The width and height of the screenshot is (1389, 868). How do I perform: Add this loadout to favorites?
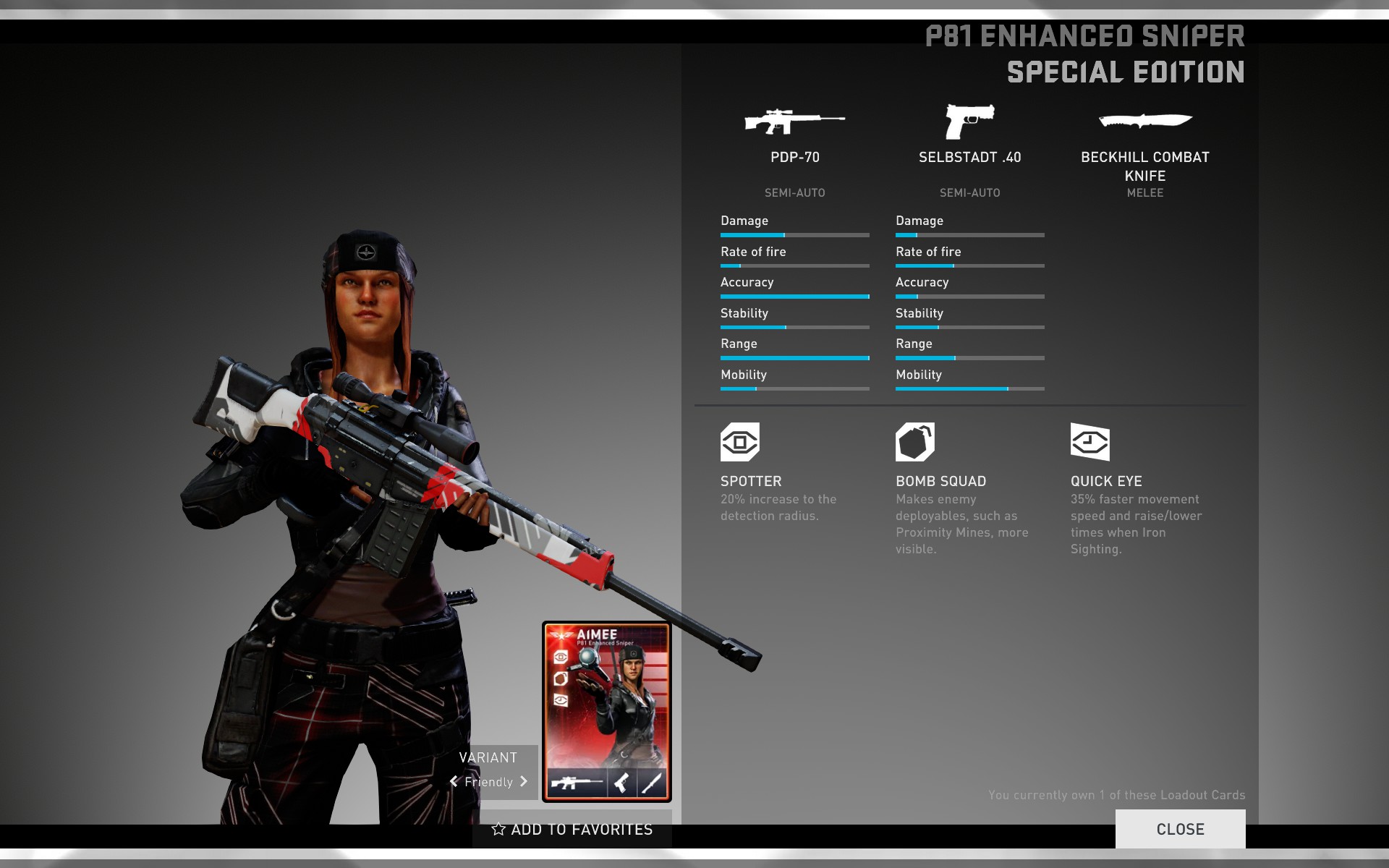[572, 830]
